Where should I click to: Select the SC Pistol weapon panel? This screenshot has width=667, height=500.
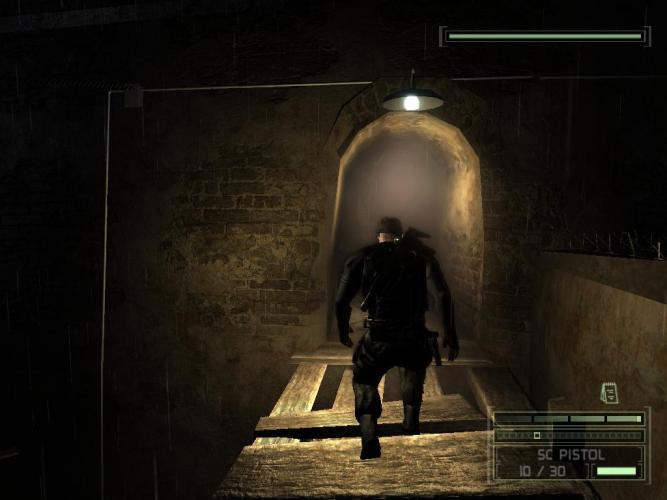point(570,462)
